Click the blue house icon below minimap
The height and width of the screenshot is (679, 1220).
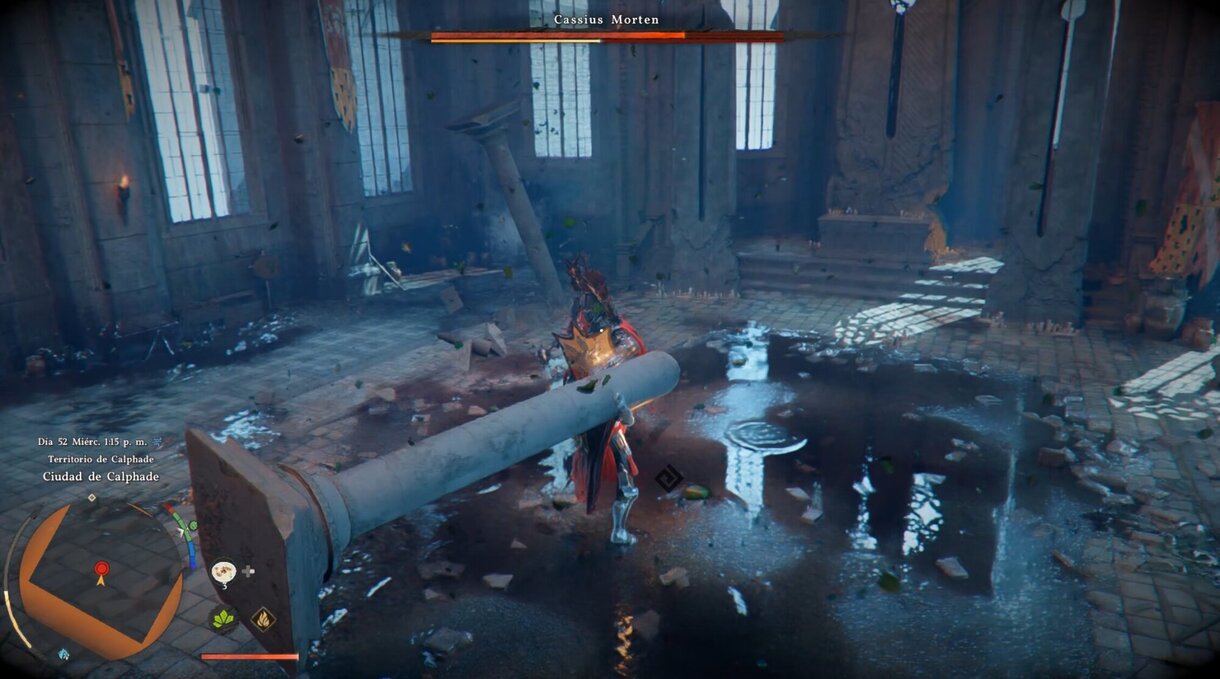tap(64, 654)
